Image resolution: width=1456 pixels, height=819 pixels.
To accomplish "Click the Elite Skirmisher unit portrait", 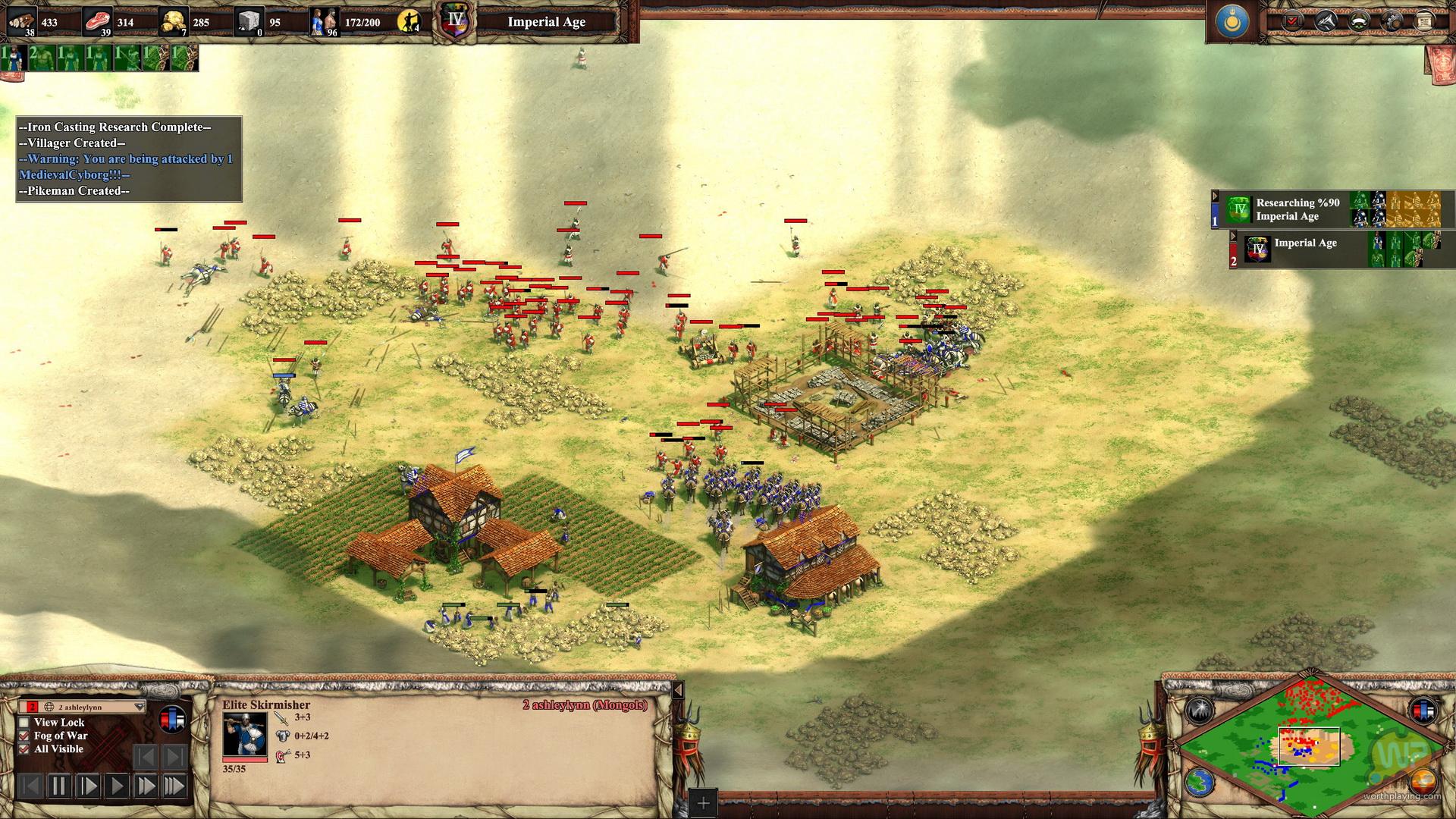I will tap(244, 733).
